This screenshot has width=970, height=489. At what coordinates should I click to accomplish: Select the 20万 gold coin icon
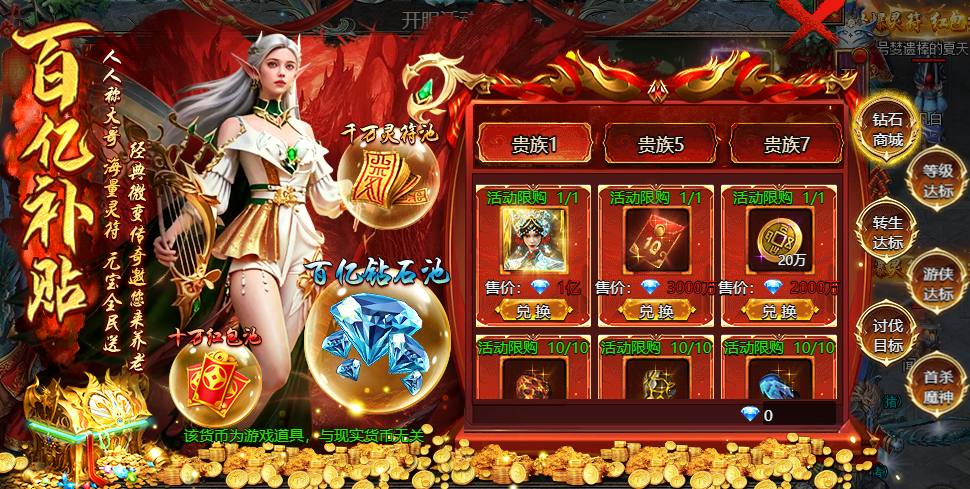[780, 241]
